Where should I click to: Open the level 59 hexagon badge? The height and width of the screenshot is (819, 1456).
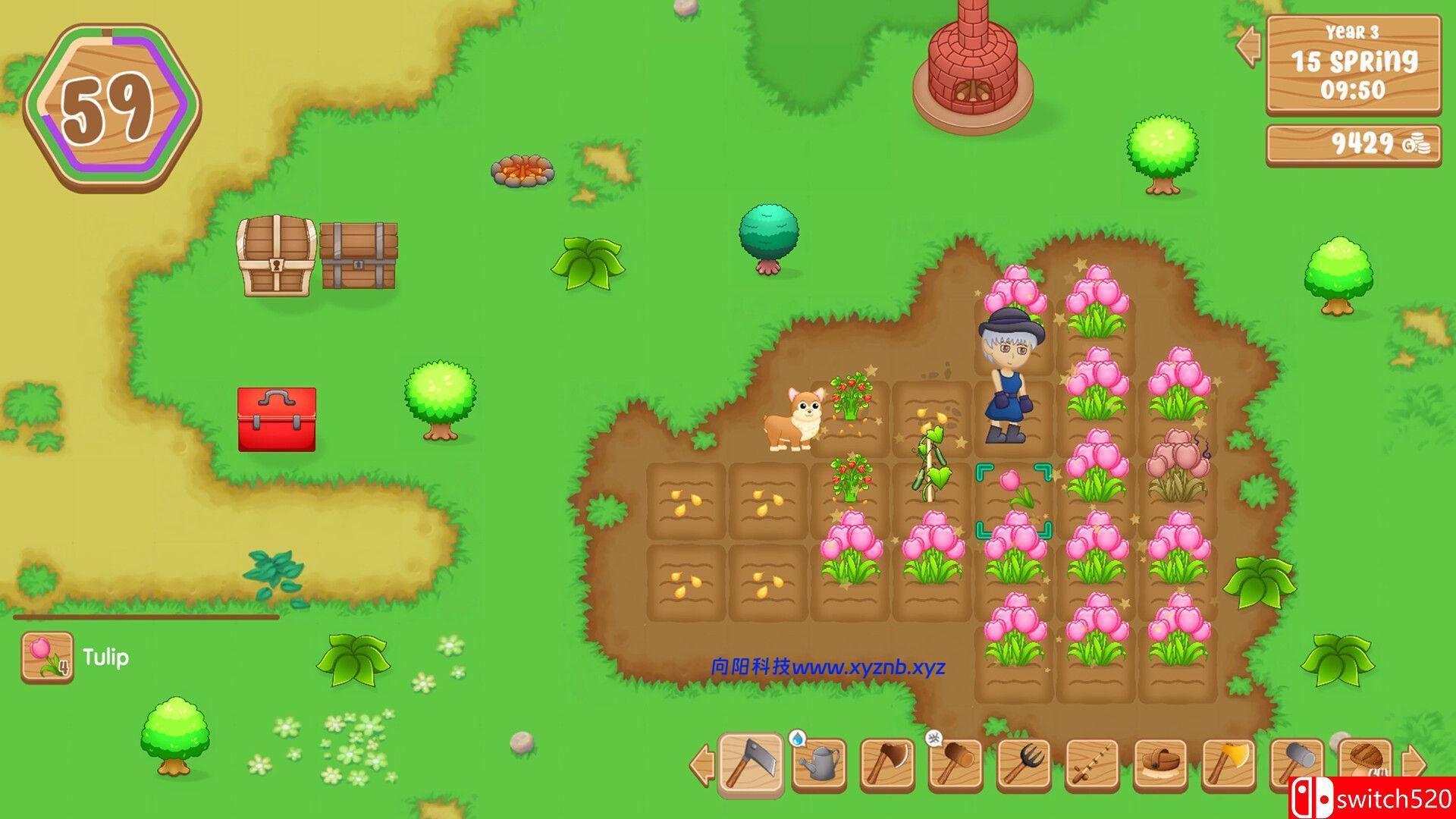(x=111, y=107)
